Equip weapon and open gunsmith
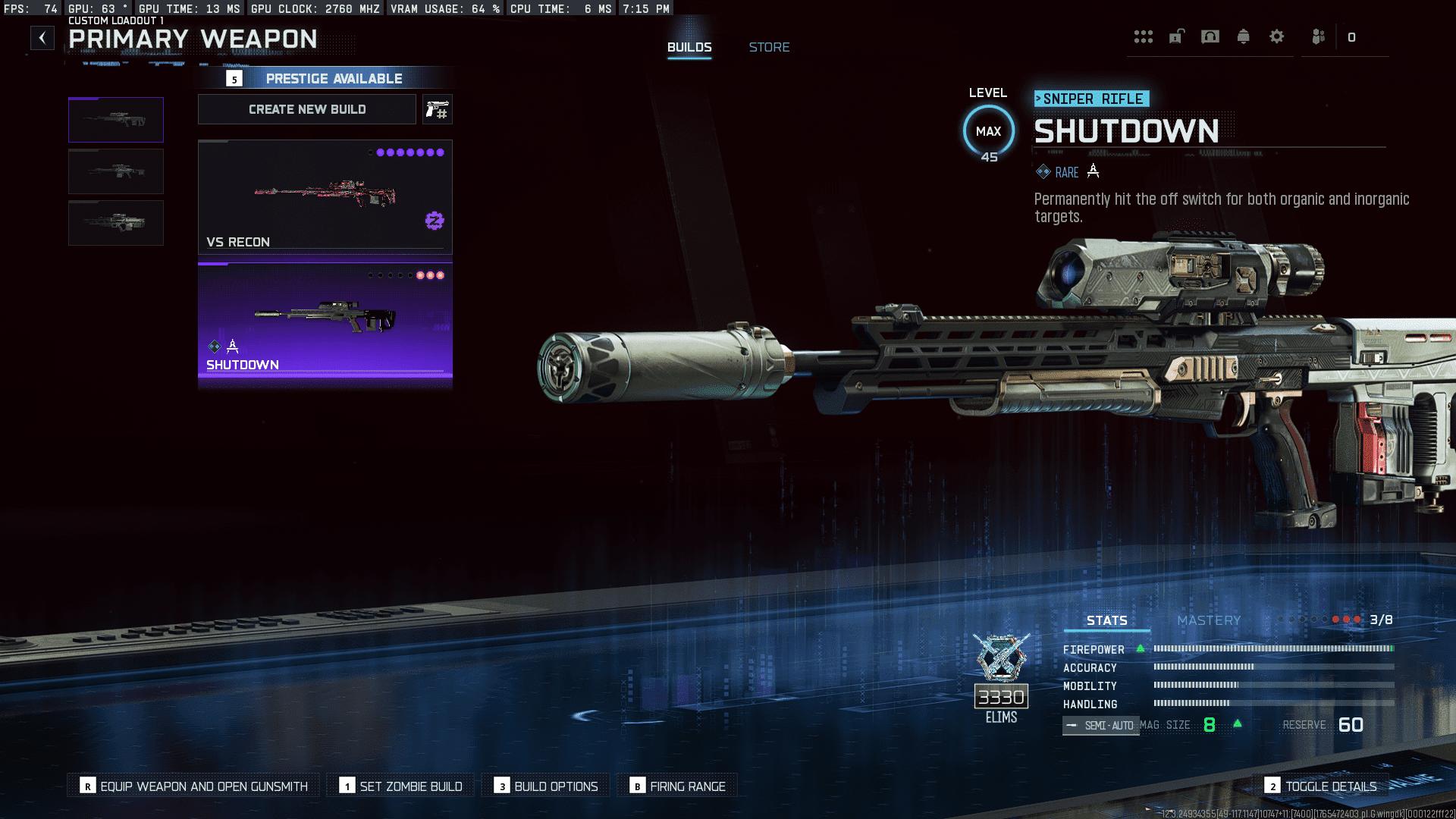The height and width of the screenshot is (819, 1456). tap(195, 786)
